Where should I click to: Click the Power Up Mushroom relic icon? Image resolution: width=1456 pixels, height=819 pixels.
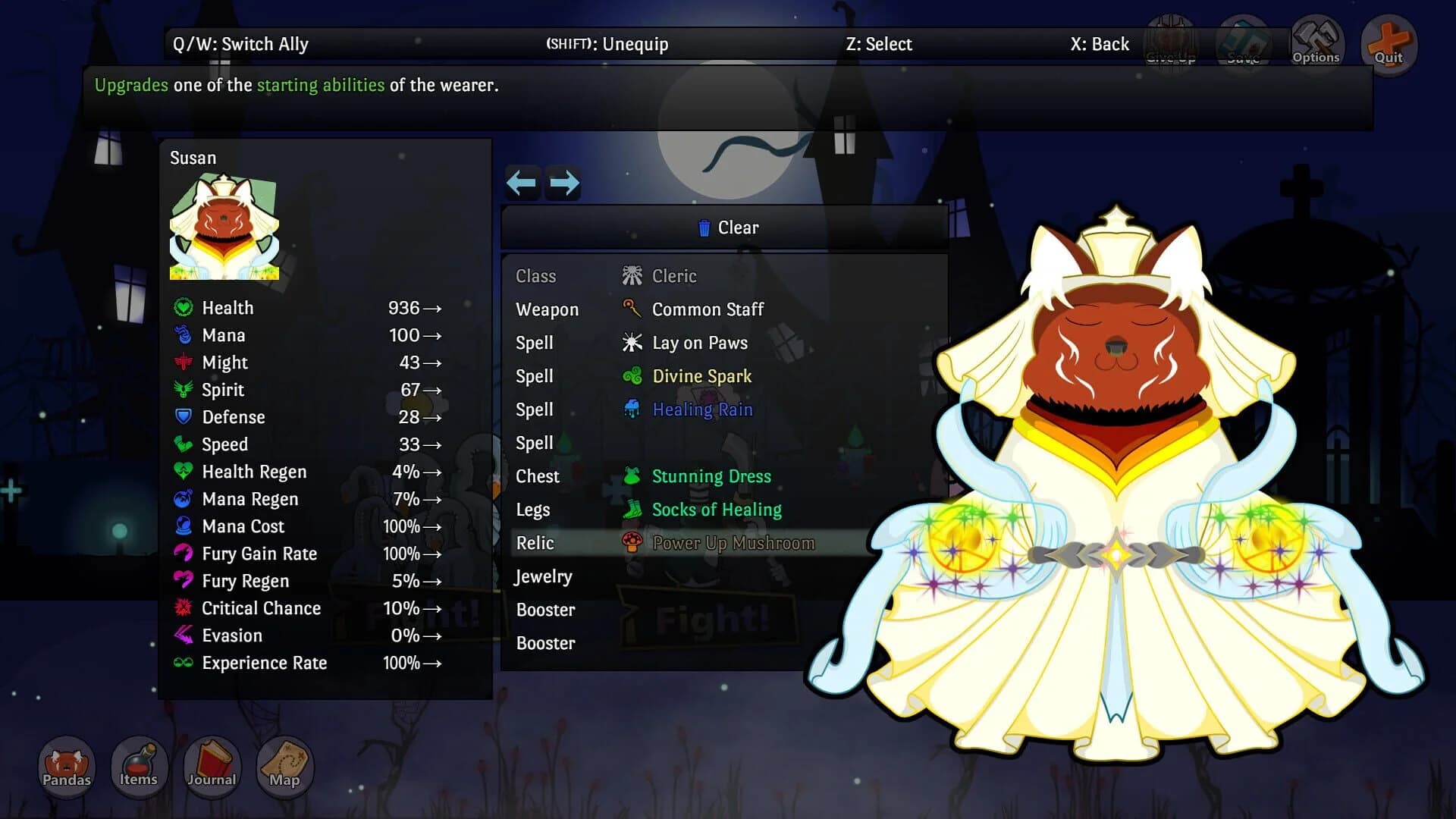(633, 543)
